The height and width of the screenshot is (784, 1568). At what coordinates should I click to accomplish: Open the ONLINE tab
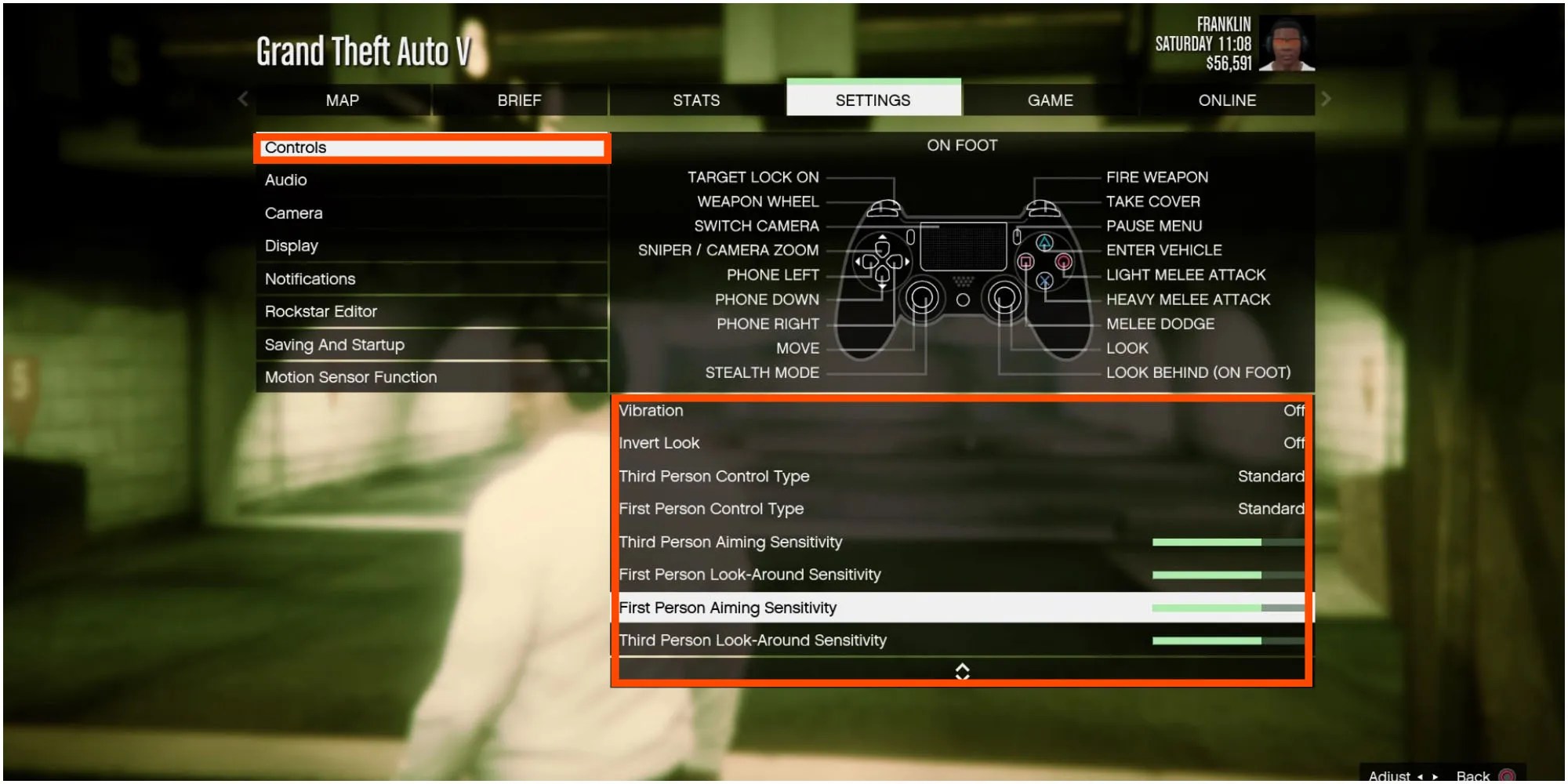tap(1227, 100)
